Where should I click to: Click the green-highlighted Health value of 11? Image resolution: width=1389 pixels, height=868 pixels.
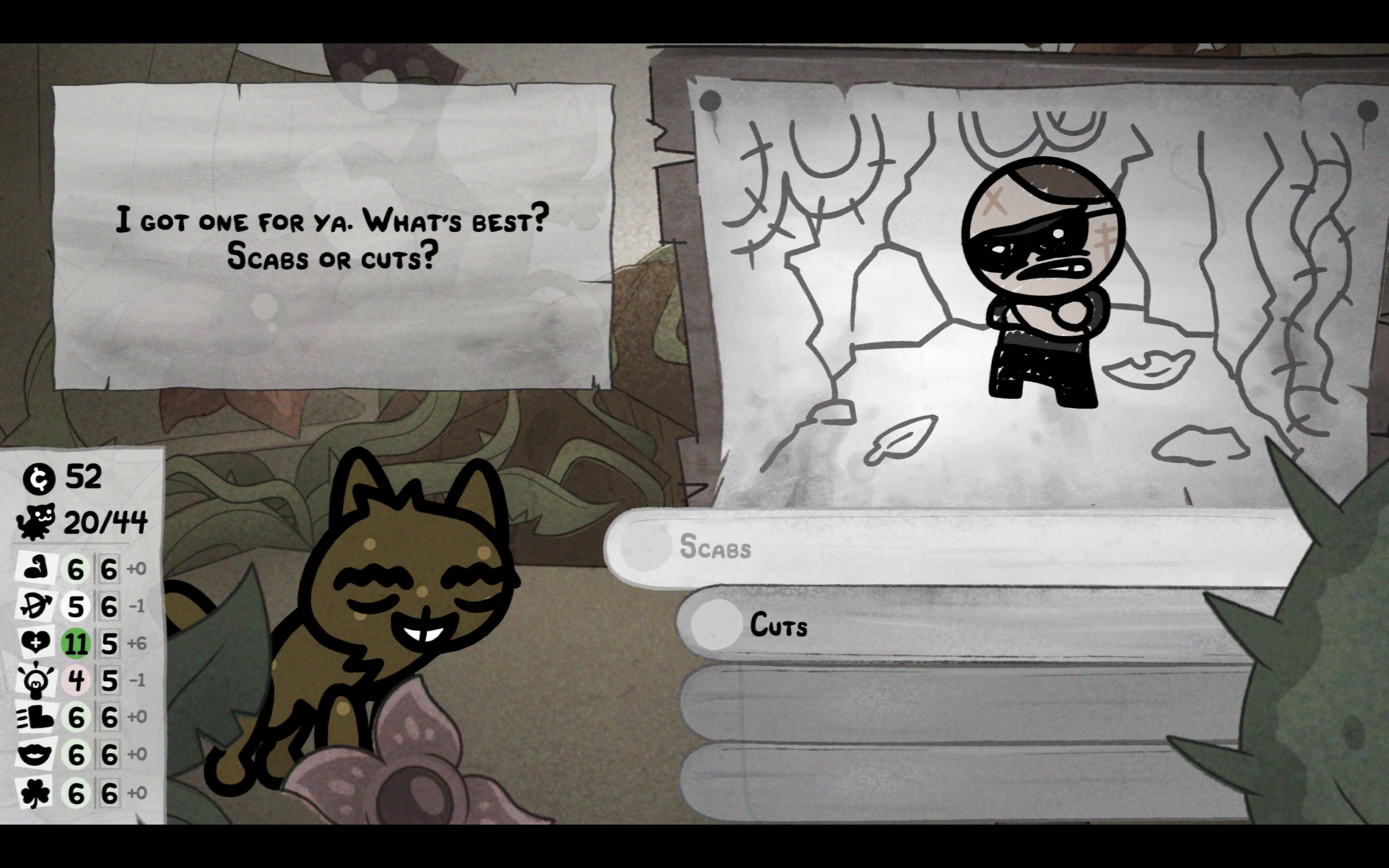[75, 643]
